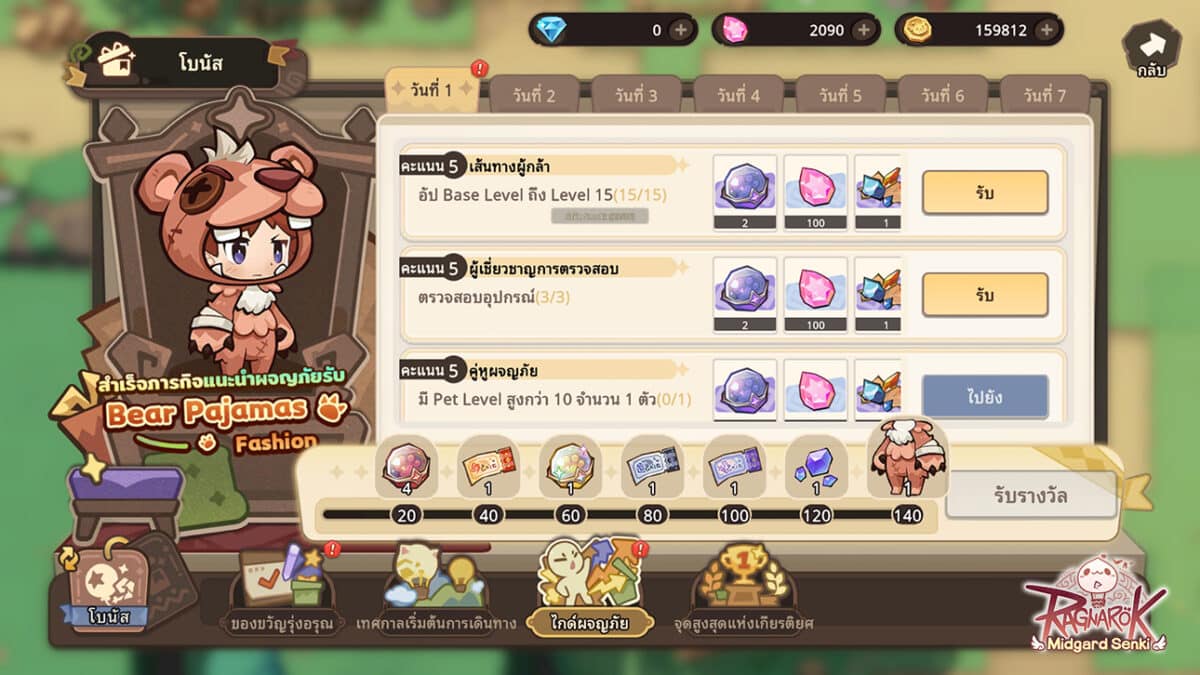
Task: Select the วันที่ 5 tab
Action: (839, 96)
